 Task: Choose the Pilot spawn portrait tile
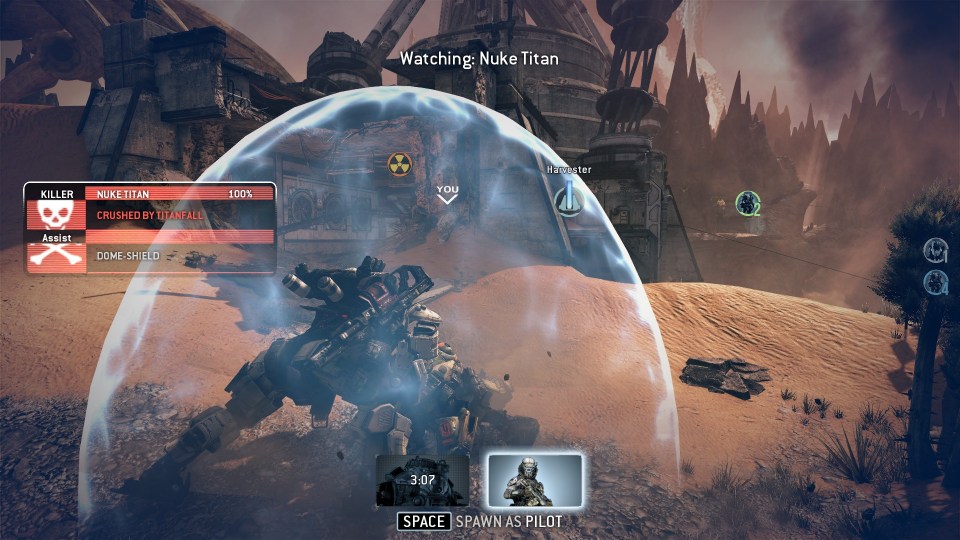[535, 480]
